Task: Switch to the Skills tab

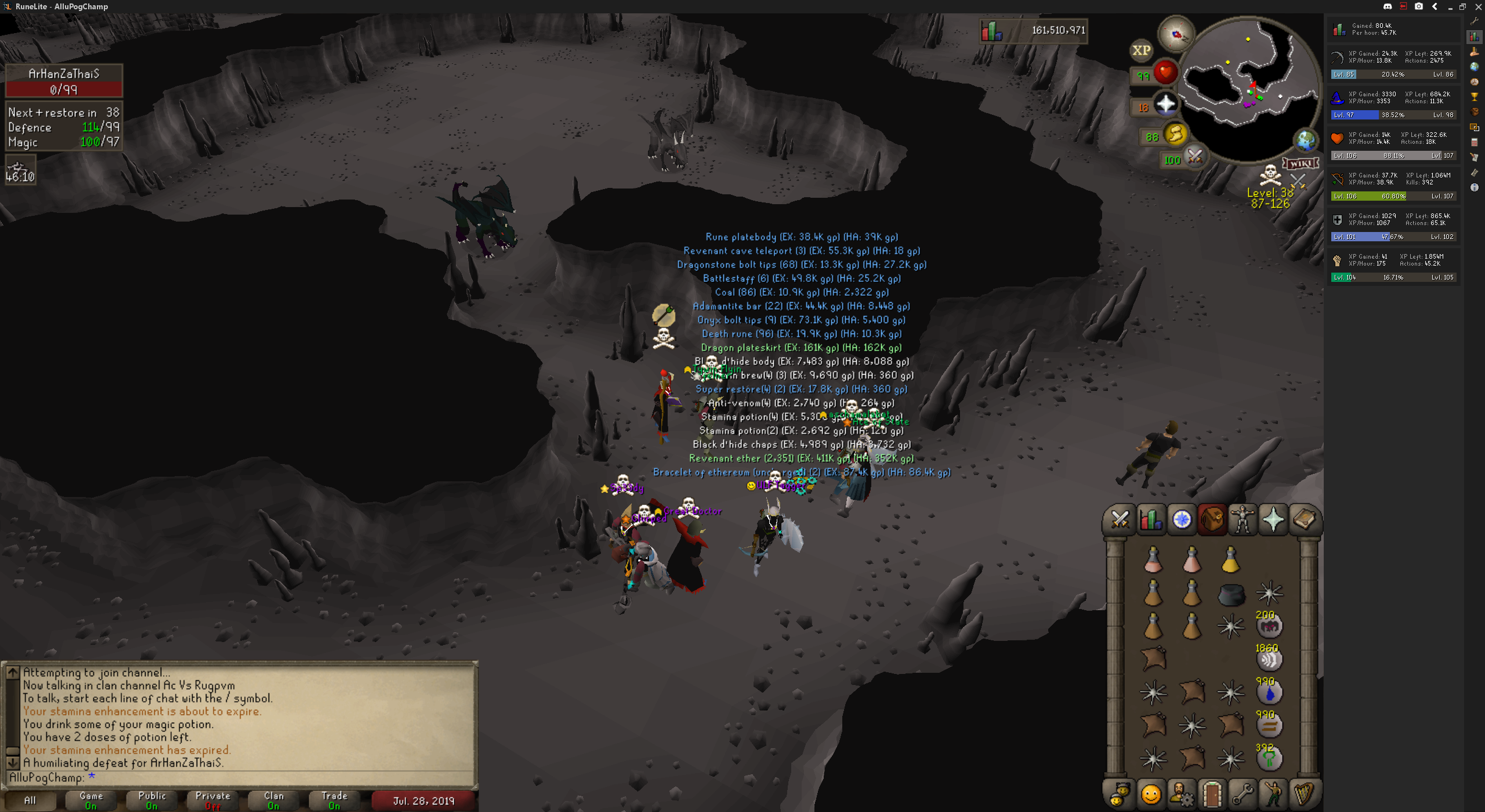Action: click(x=1150, y=519)
